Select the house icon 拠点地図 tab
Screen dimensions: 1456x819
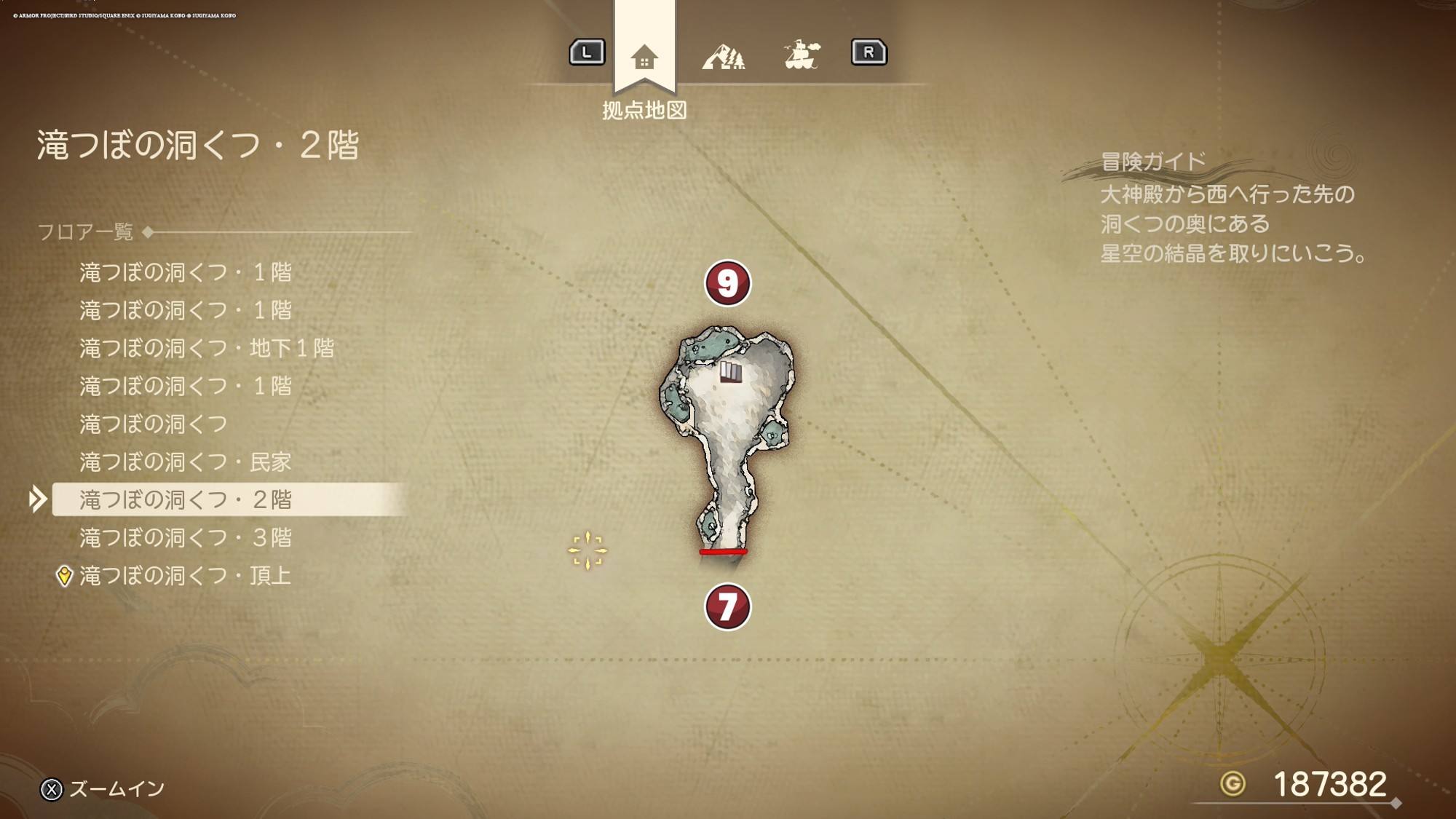(644, 57)
